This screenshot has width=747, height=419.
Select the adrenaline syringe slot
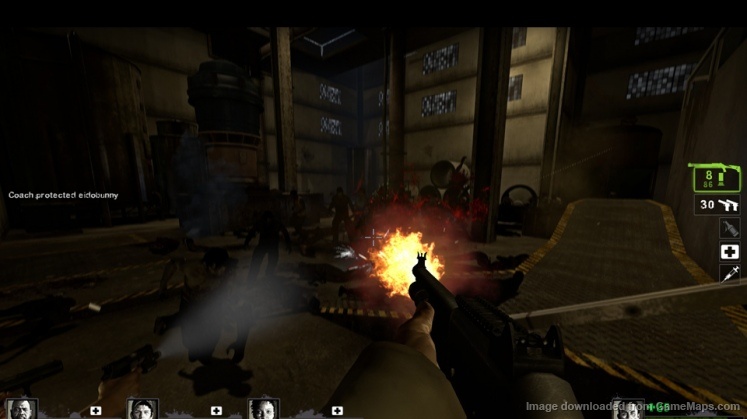729,273
